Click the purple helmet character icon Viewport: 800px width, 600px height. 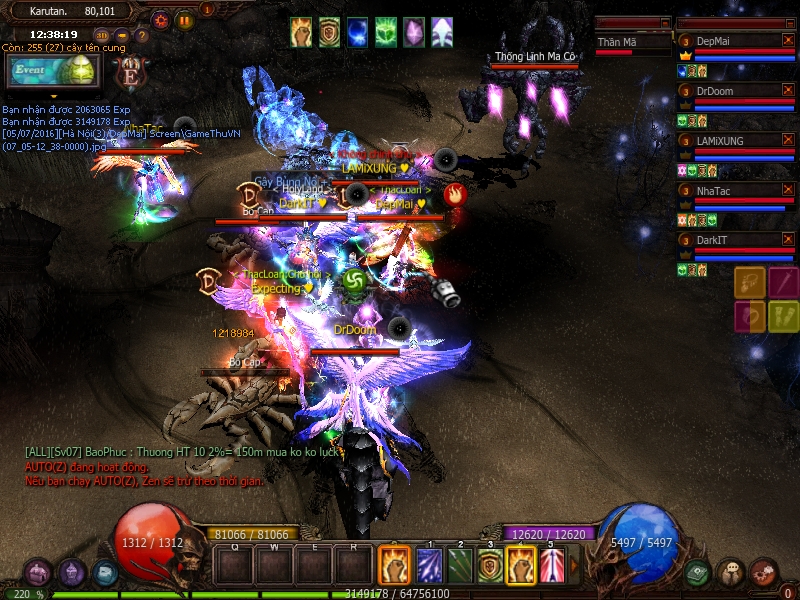click(72, 573)
